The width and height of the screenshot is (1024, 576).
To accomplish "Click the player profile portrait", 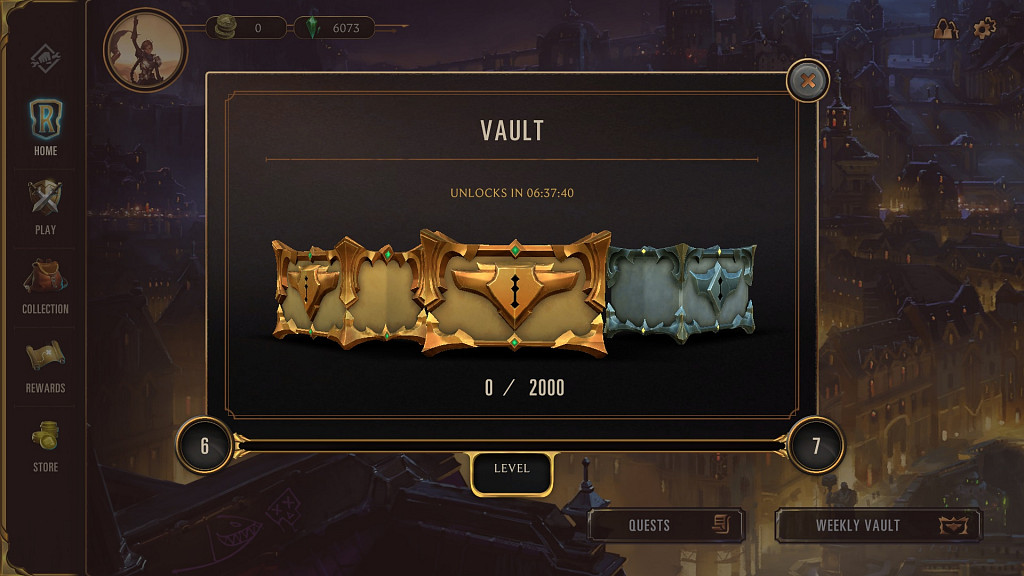I will click(x=145, y=48).
